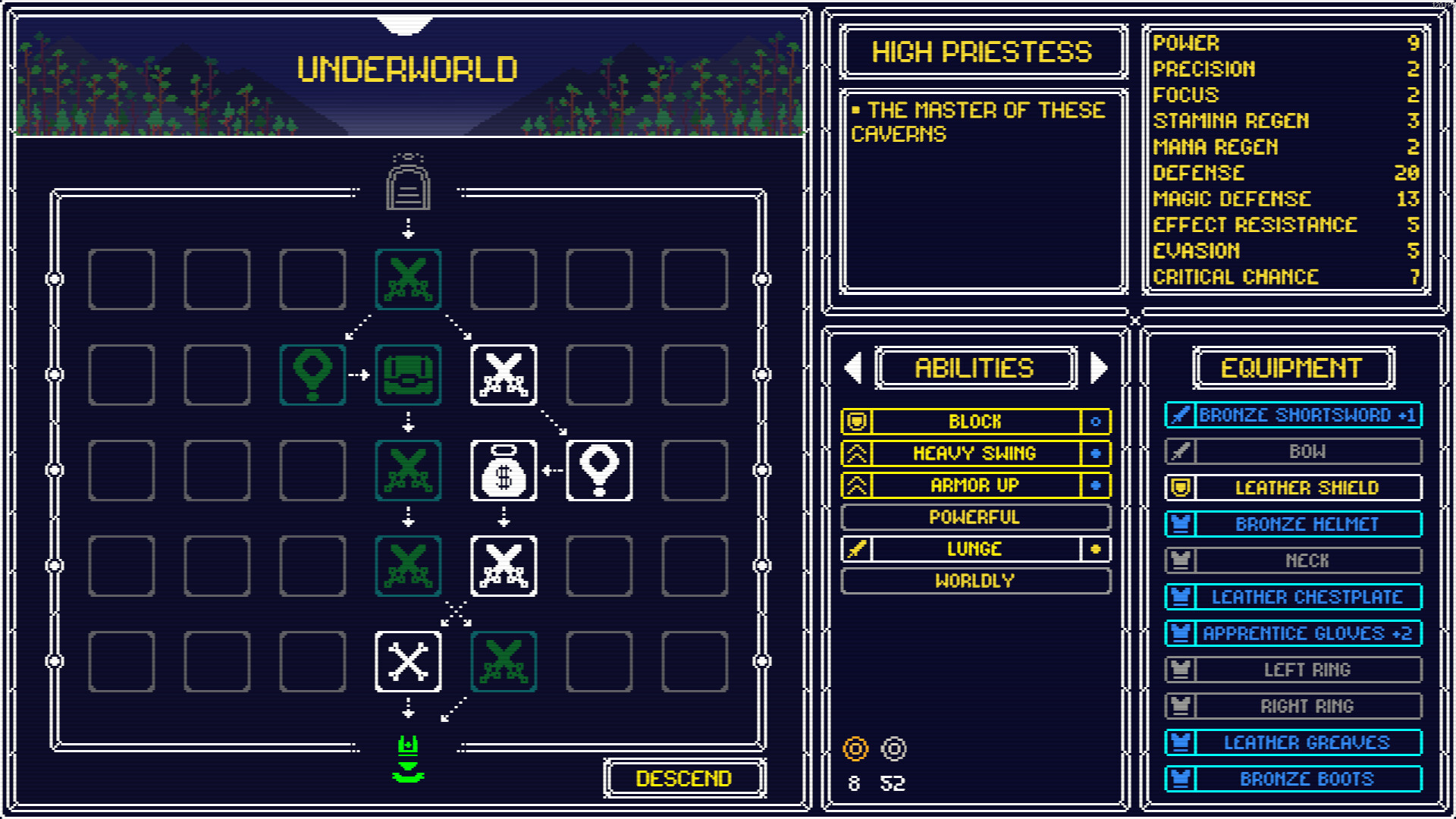Show the next panel with the right arrow
The width and height of the screenshot is (1456, 819).
[1098, 368]
